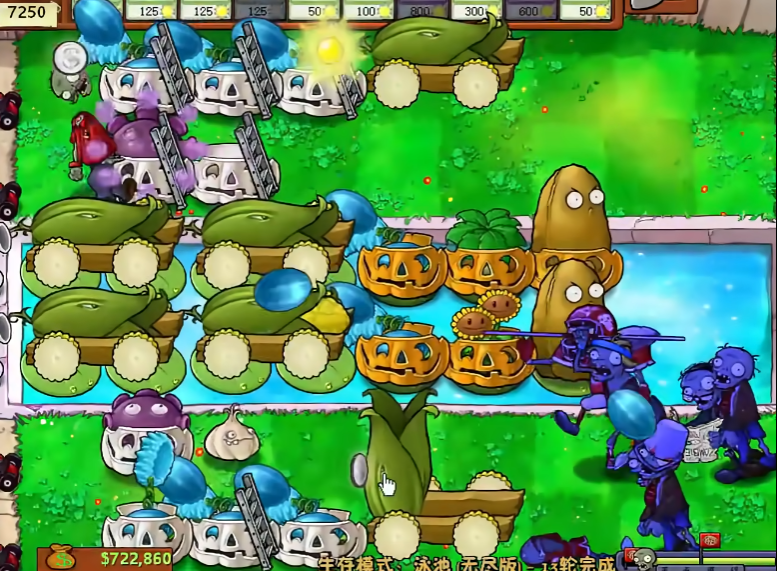Pick the 300-sun seed packet
The image size is (777, 571).
pyautogui.click(x=476, y=10)
